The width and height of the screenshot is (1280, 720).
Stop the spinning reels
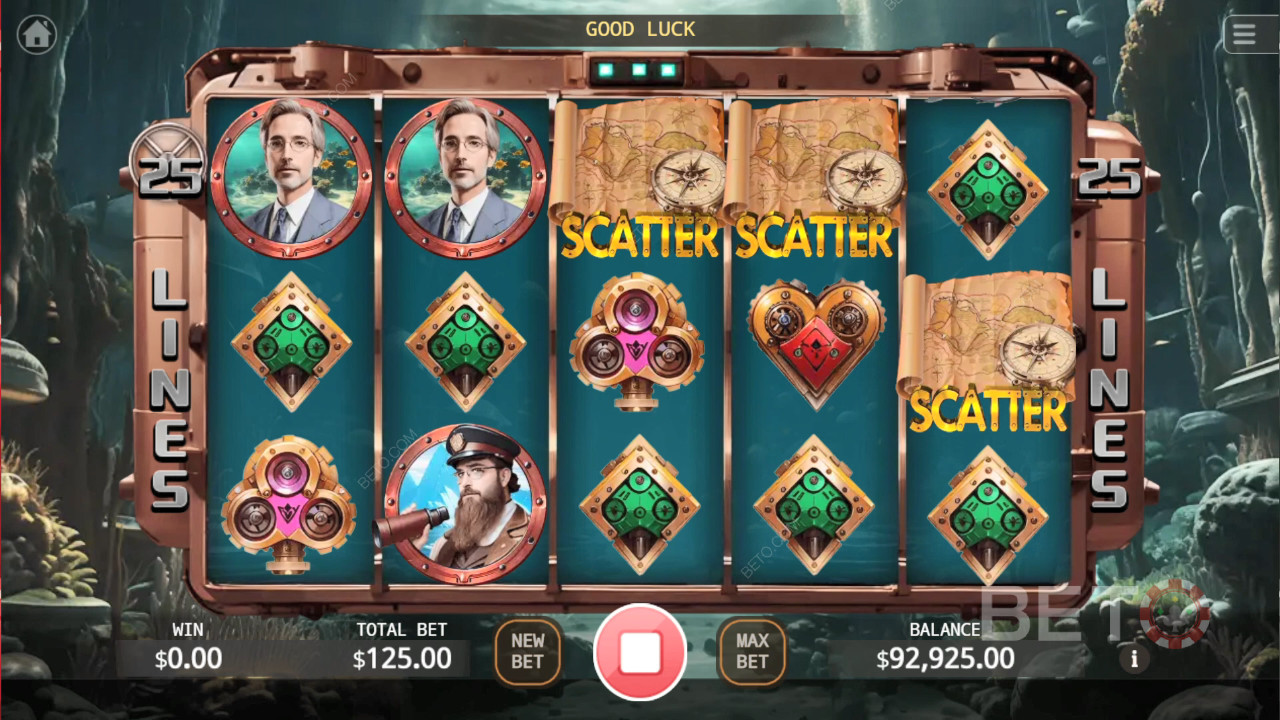click(640, 652)
